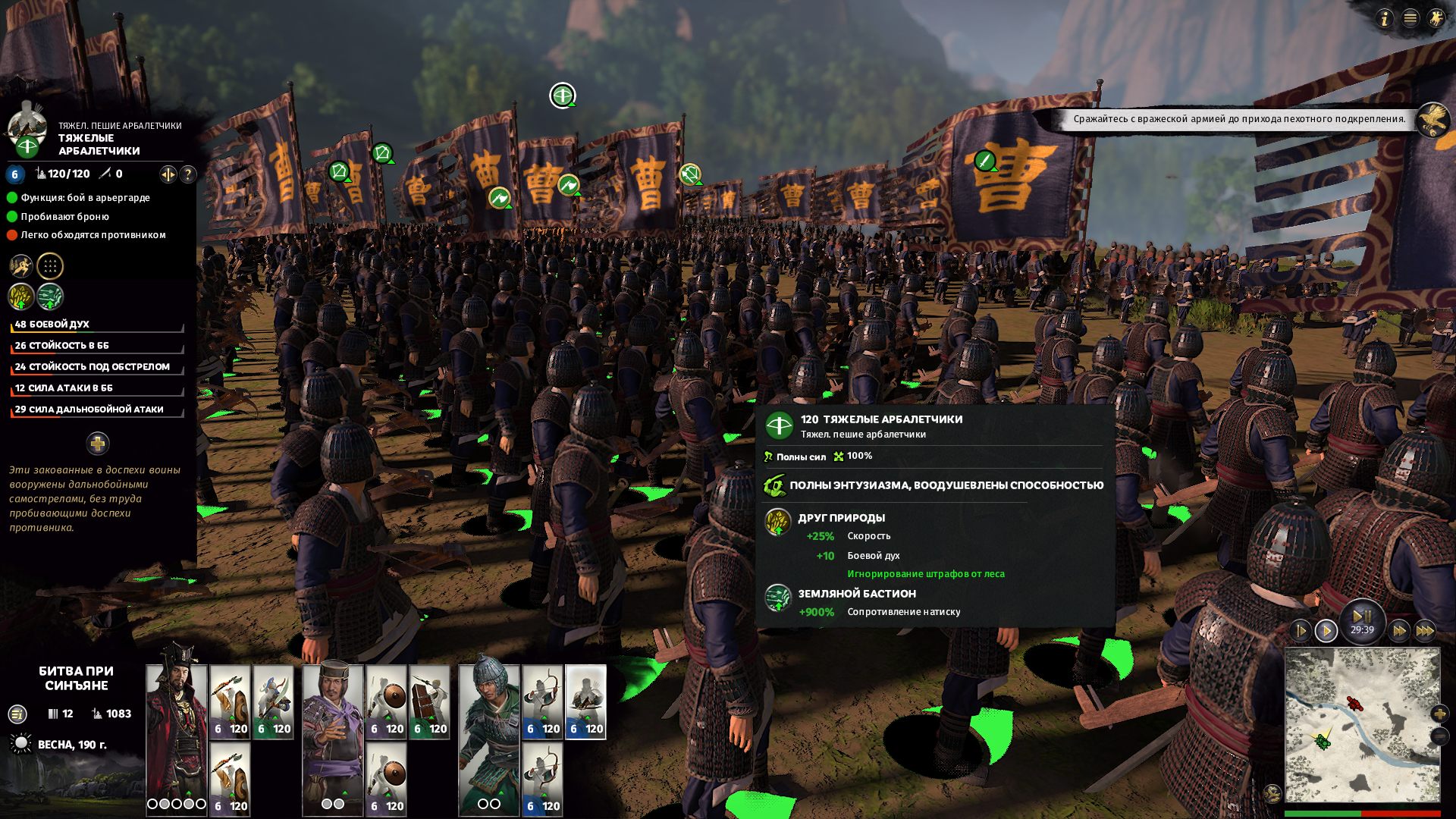Select the mounted glaive cavalry unit card
The height and width of the screenshot is (819, 1456).
(273, 701)
